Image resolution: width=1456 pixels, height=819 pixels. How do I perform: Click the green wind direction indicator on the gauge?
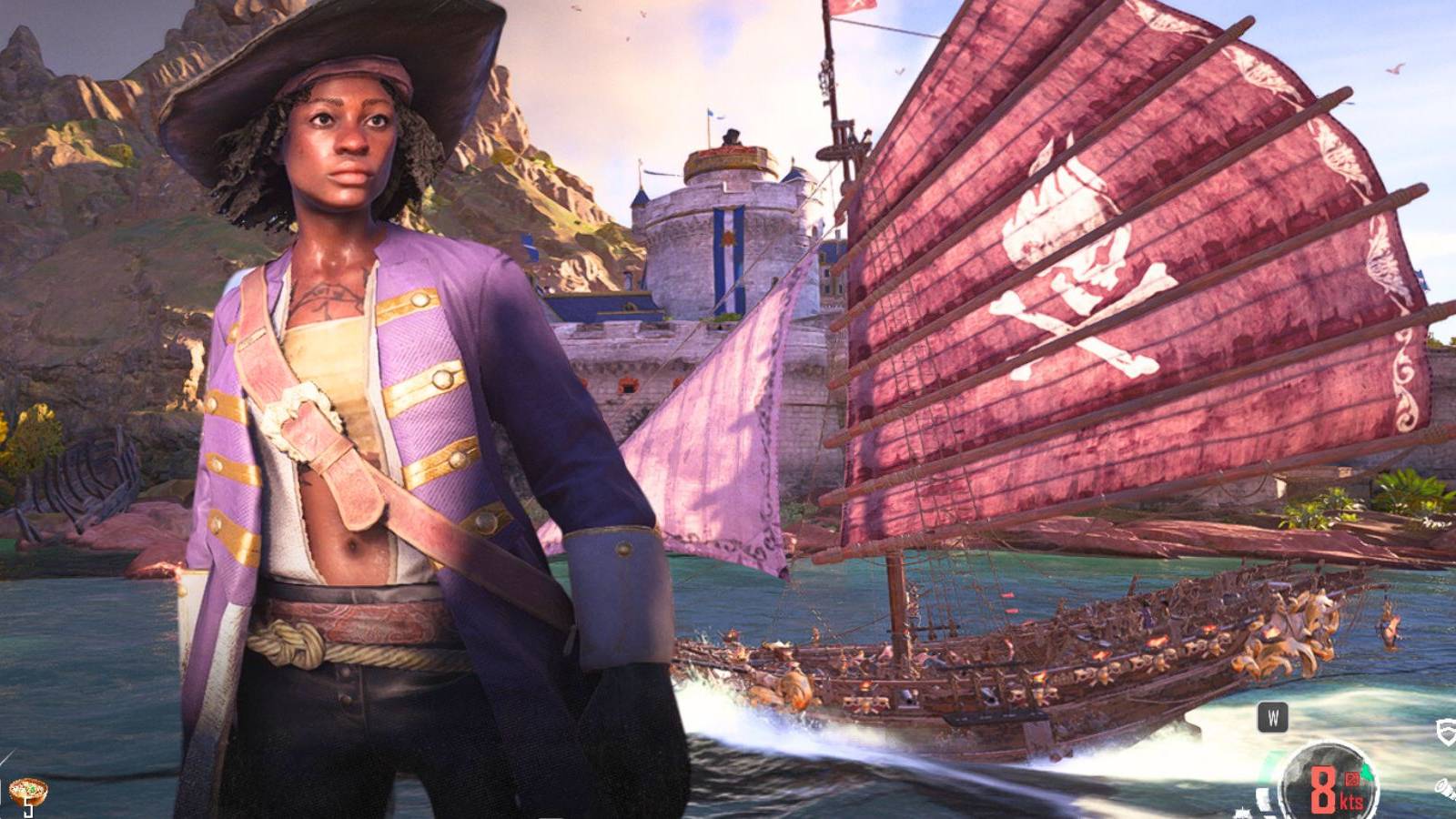click(x=1365, y=772)
